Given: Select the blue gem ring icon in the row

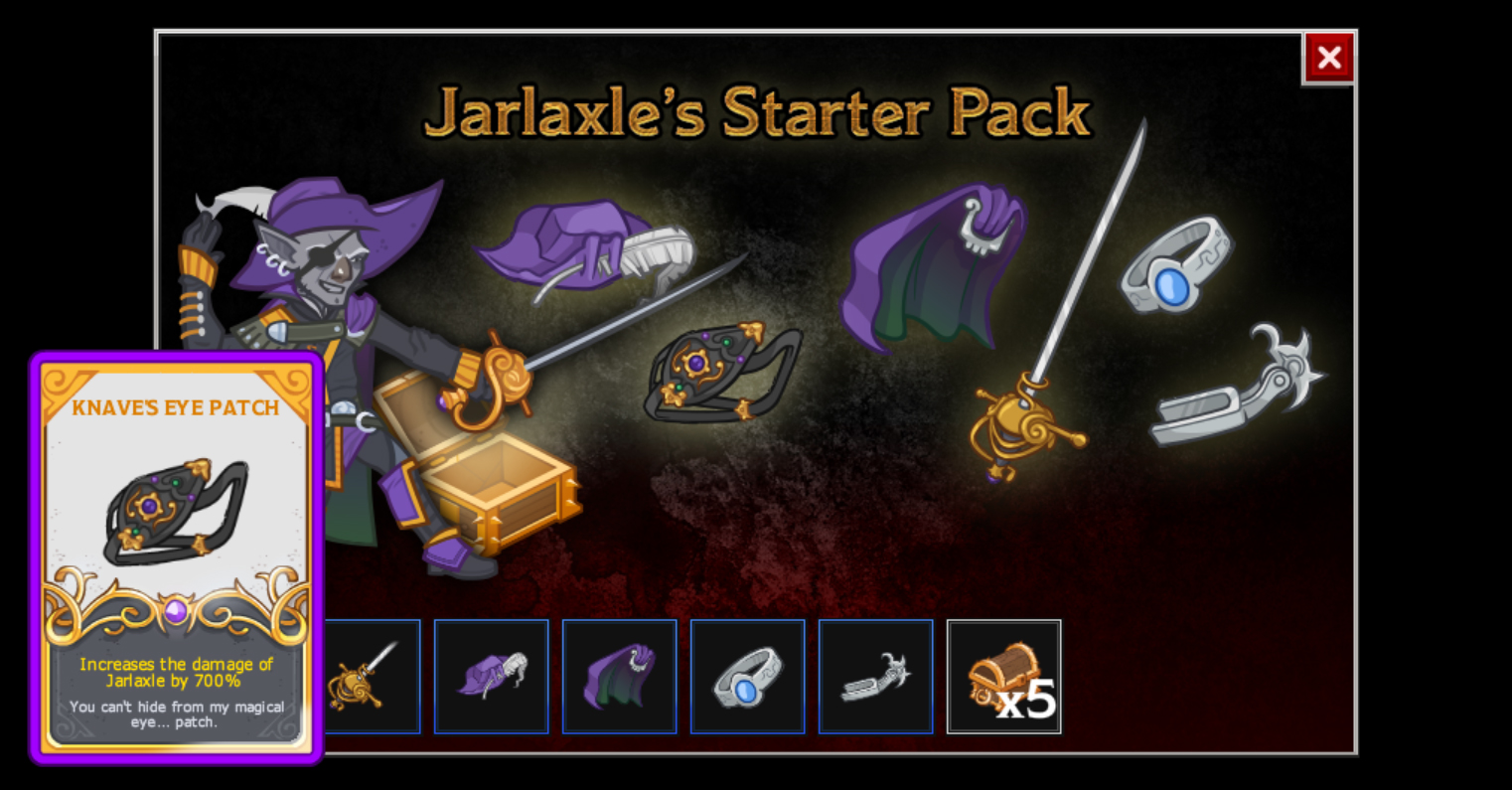Looking at the screenshot, I should point(747,677).
